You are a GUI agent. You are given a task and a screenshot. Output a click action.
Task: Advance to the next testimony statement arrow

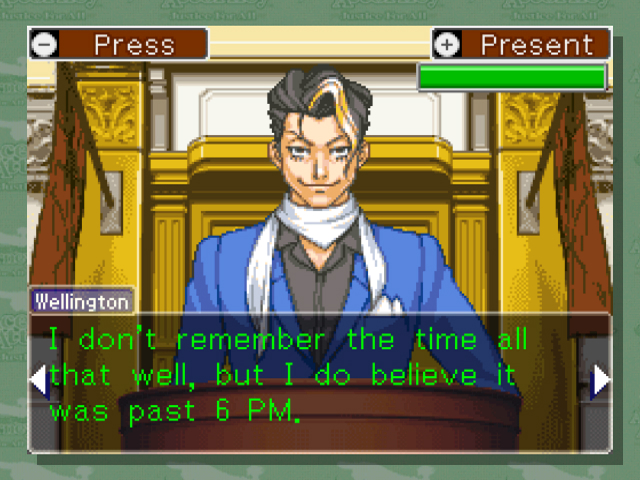(x=601, y=380)
